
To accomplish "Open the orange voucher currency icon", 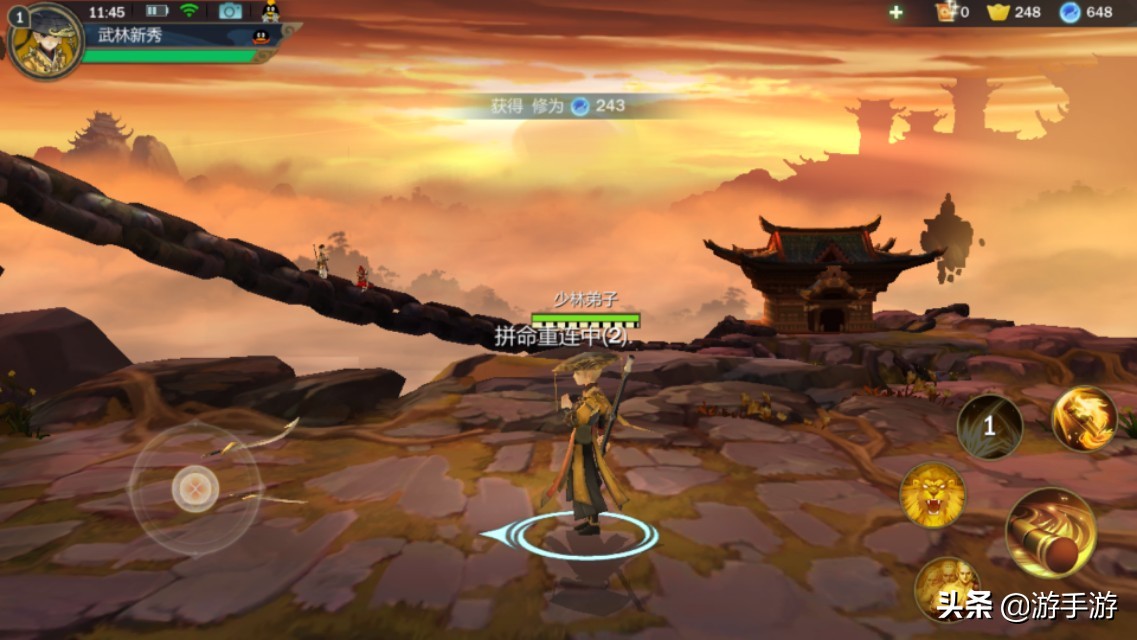I will 945,12.
